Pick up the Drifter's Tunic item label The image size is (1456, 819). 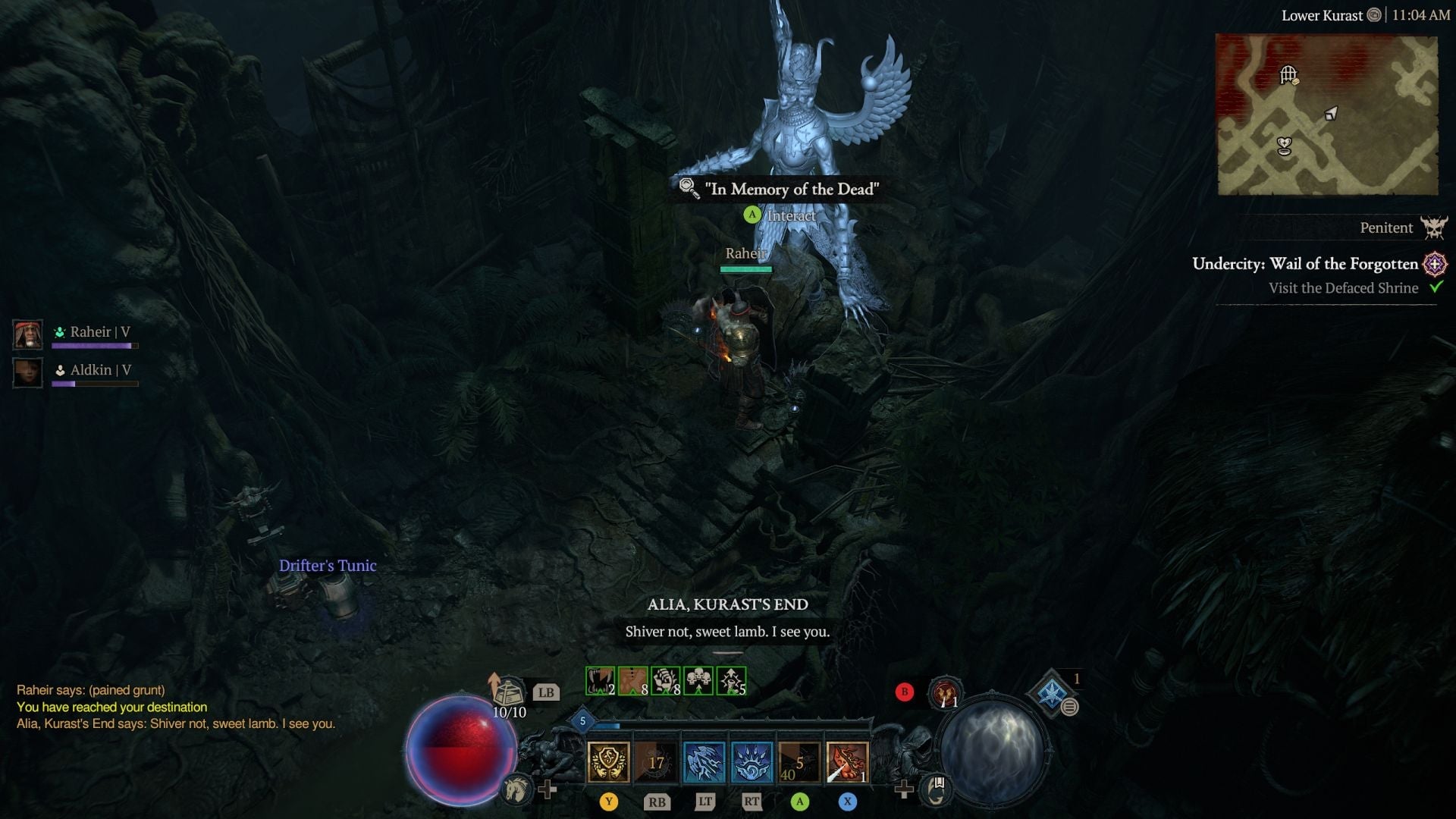pos(327,565)
